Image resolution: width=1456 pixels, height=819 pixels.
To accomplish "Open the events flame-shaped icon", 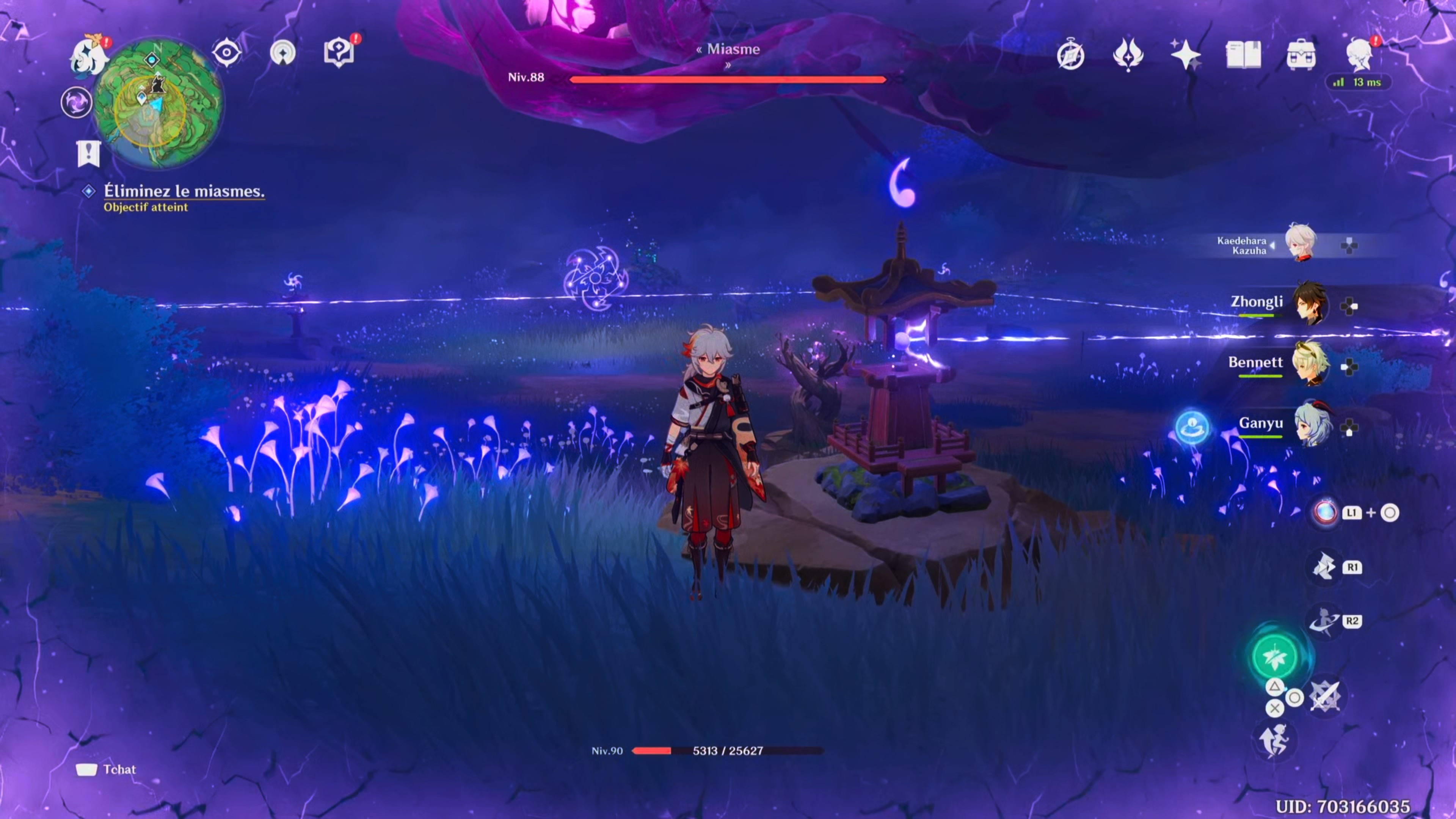I will pyautogui.click(x=1128, y=55).
